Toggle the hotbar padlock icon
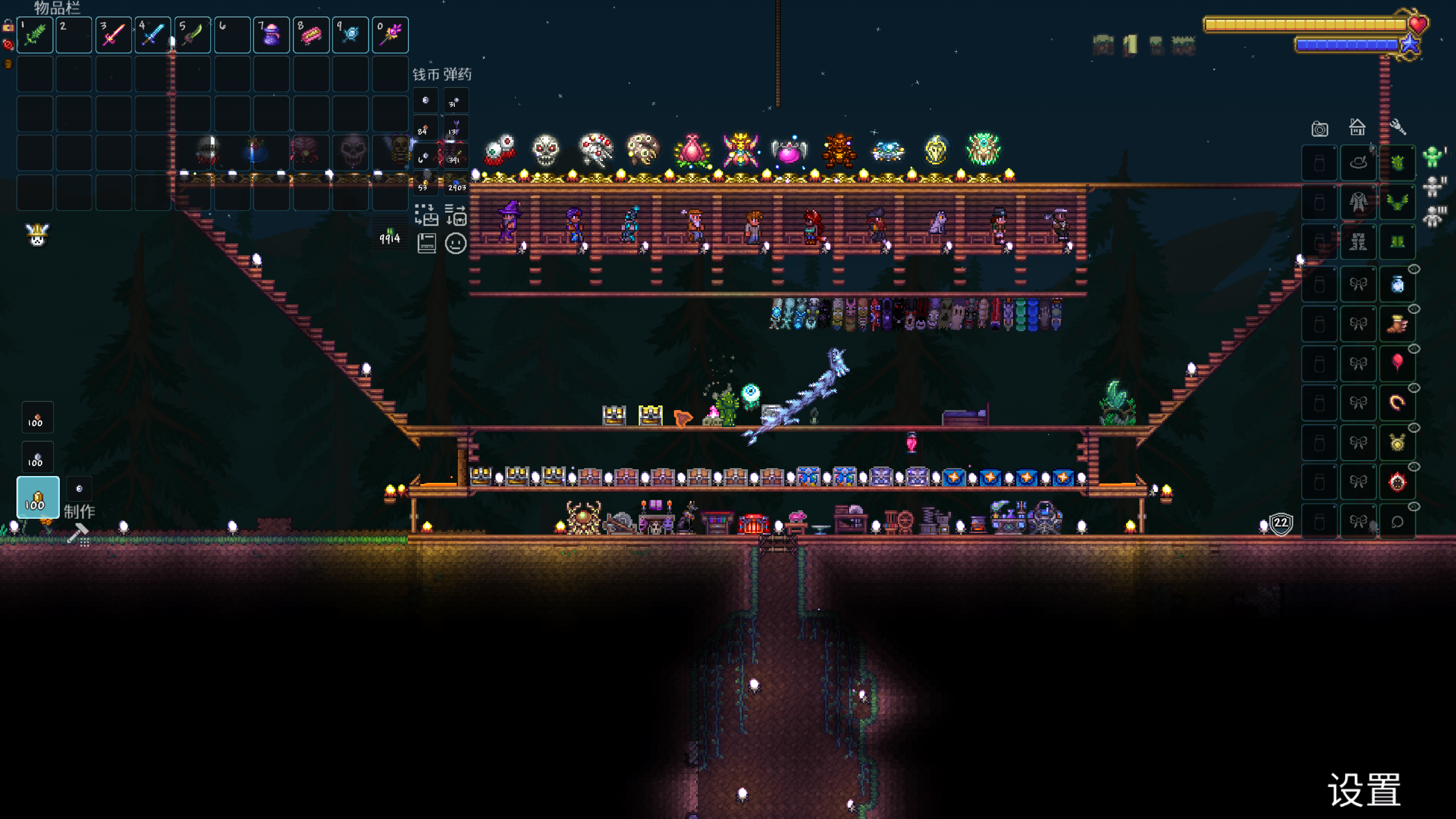This screenshot has height=819, width=1456. [x=8, y=26]
